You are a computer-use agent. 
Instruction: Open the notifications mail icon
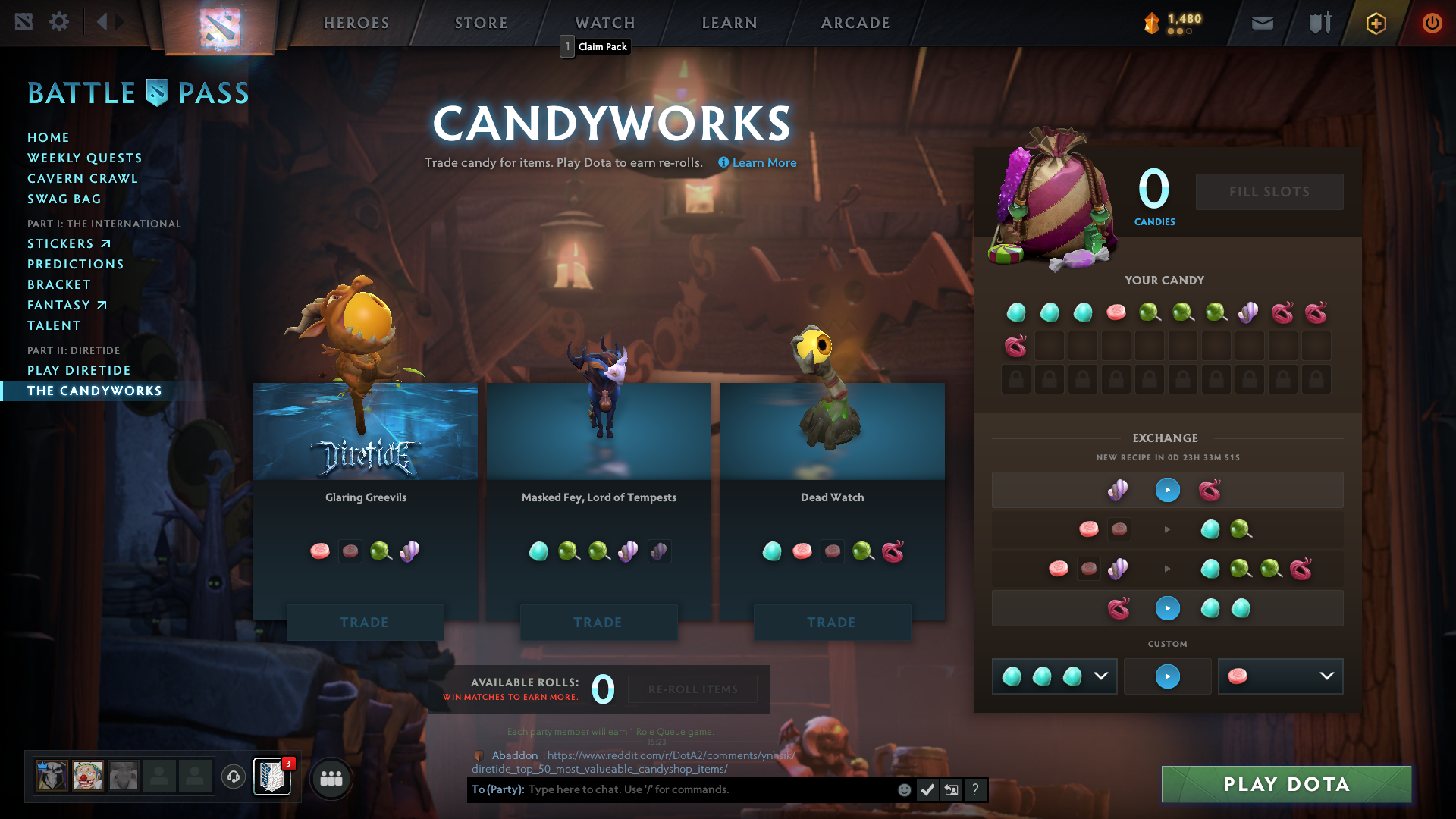pyautogui.click(x=1262, y=23)
